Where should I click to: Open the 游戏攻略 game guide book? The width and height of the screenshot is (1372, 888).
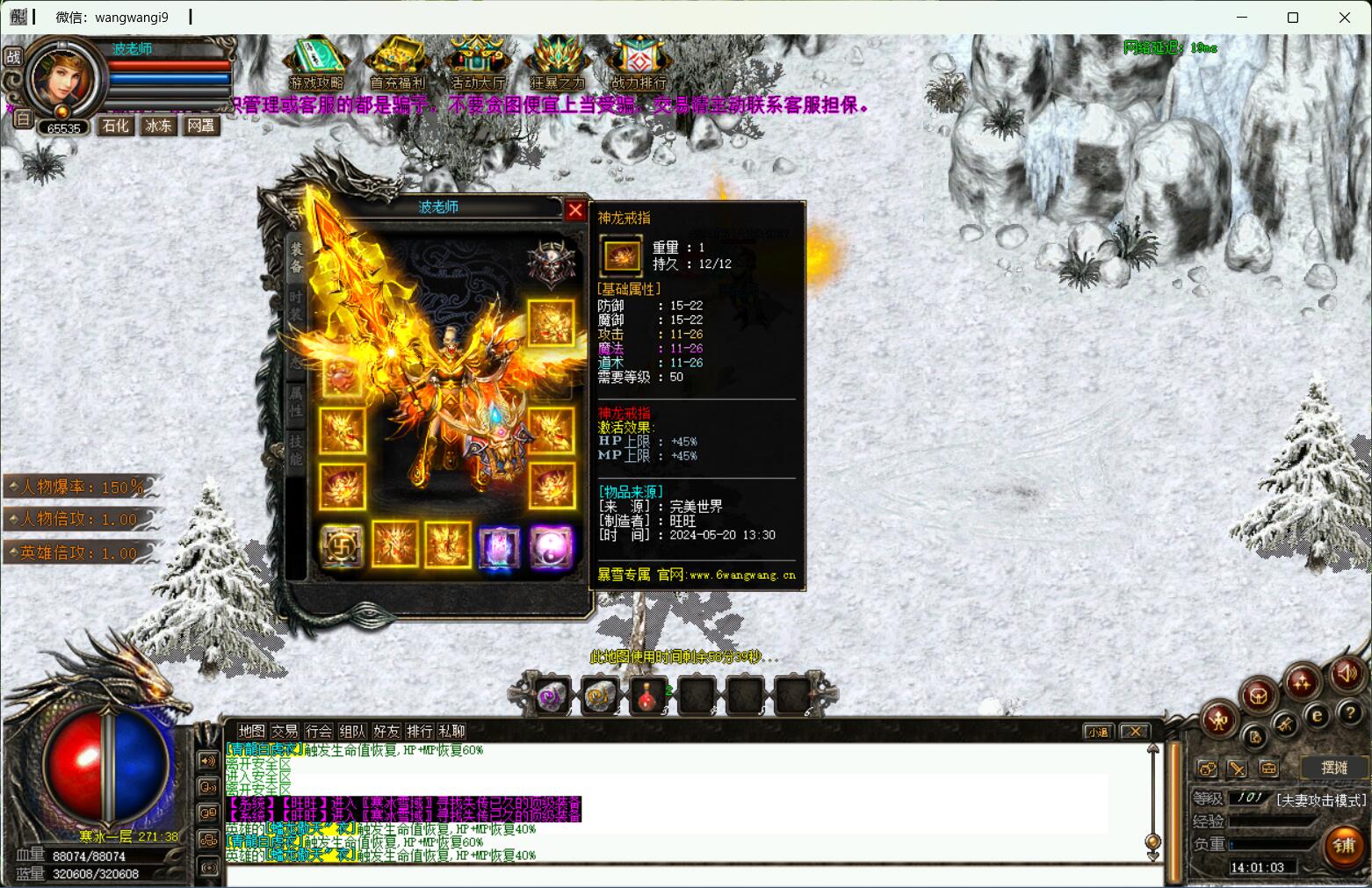pyautogui.click(x=316, y=61)
